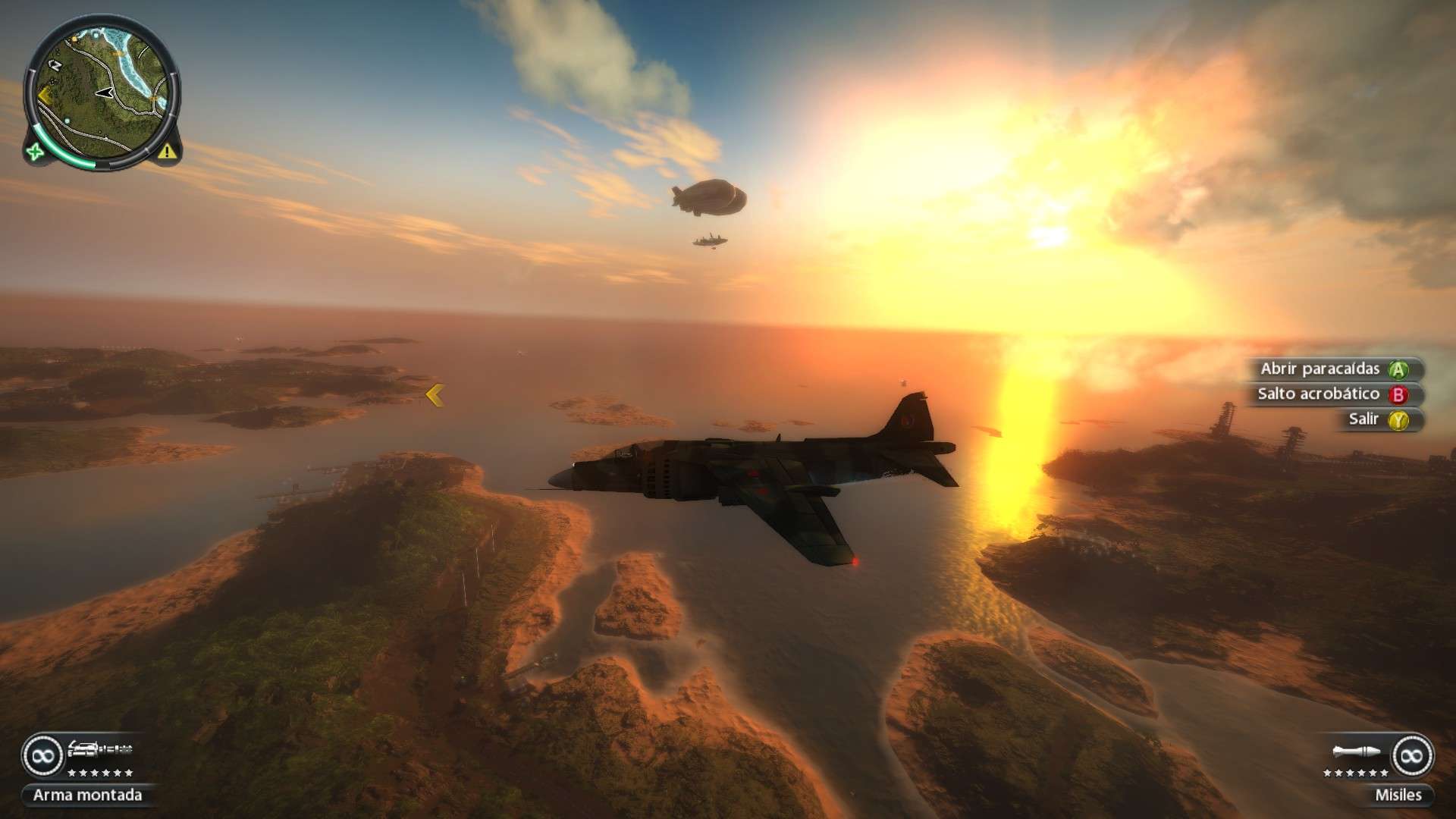Click the Arma montada weapon label

point(87,795)
